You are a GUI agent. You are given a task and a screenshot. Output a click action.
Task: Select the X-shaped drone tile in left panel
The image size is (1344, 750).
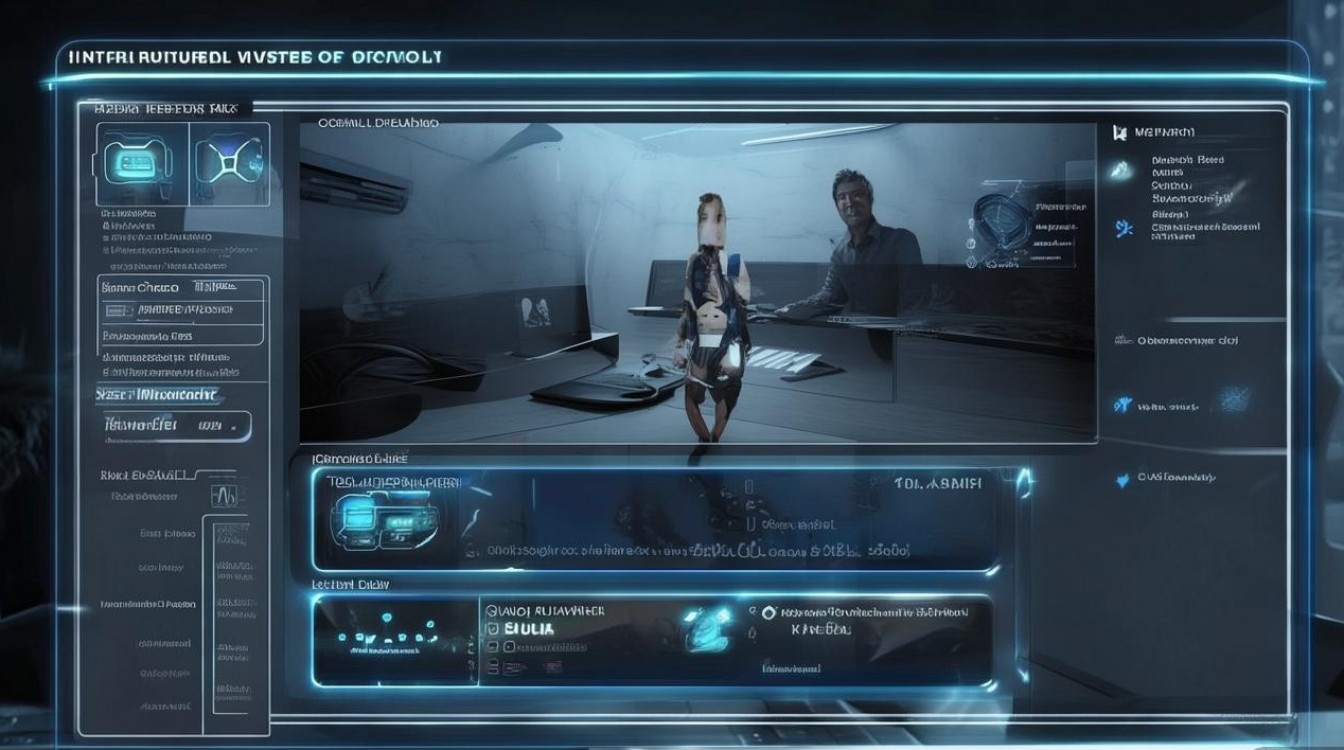tap(231, 161)
